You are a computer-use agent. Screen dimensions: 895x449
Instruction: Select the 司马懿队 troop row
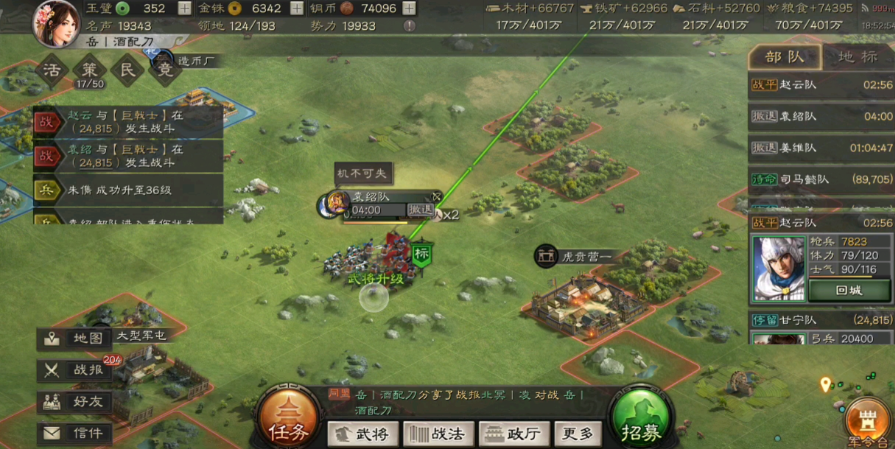click(x=820, y=179)
